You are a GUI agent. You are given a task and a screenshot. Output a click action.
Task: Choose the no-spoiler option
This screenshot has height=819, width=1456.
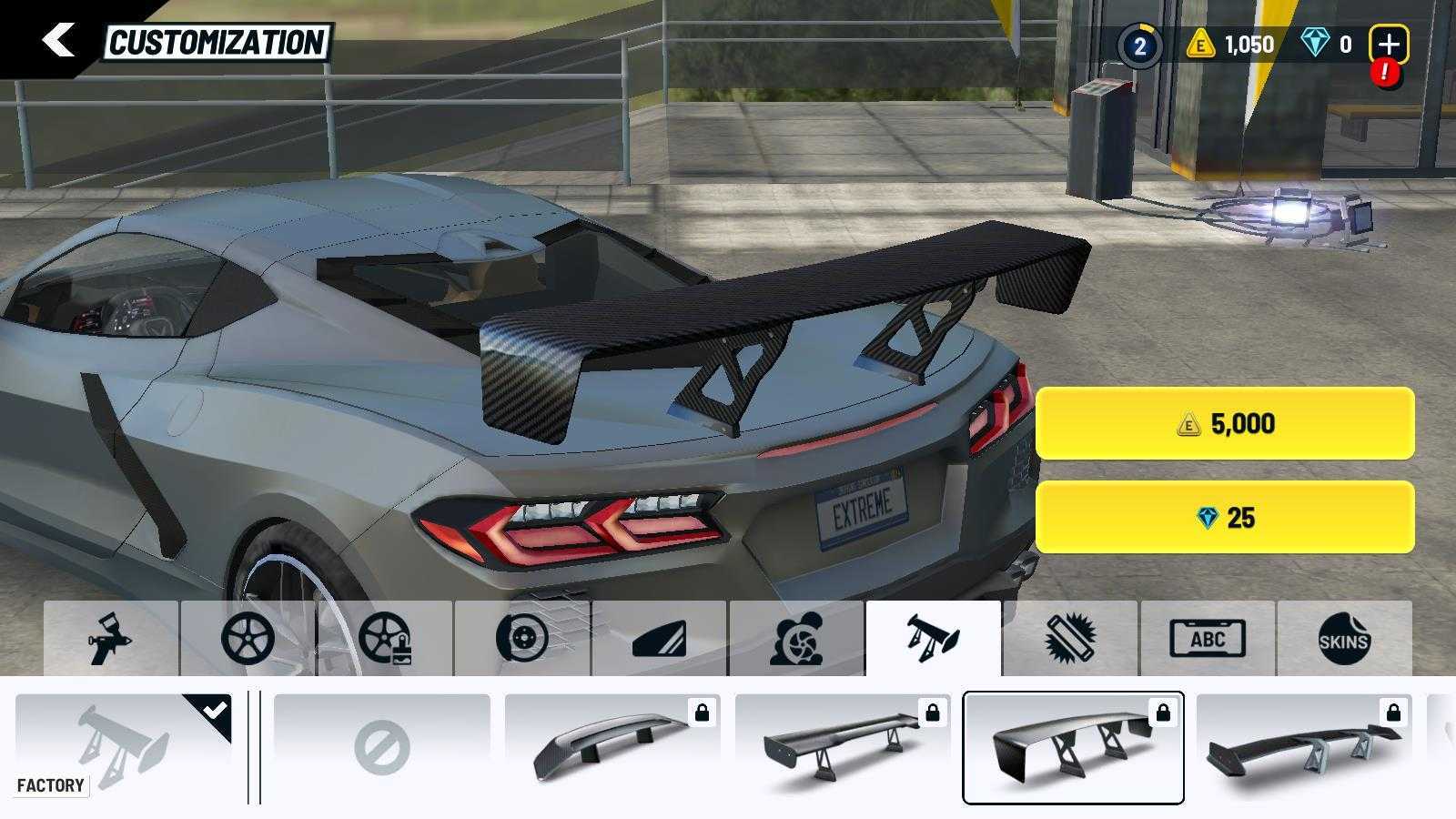[382, 748]
